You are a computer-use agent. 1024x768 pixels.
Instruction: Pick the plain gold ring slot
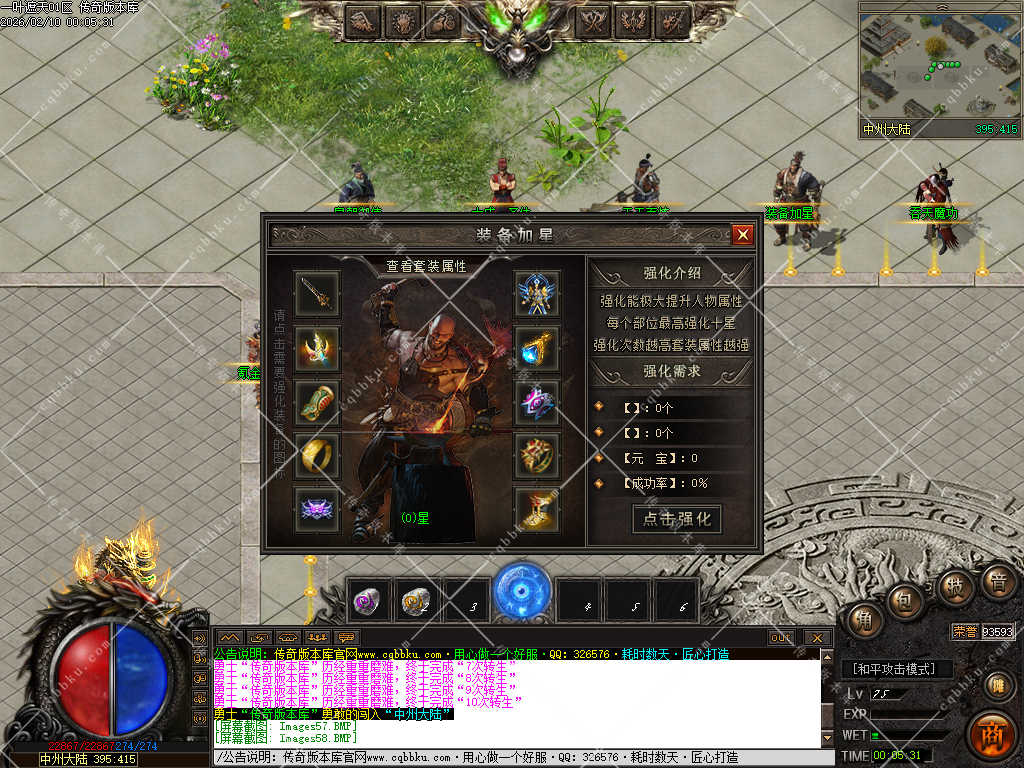(x=317, y=456)
